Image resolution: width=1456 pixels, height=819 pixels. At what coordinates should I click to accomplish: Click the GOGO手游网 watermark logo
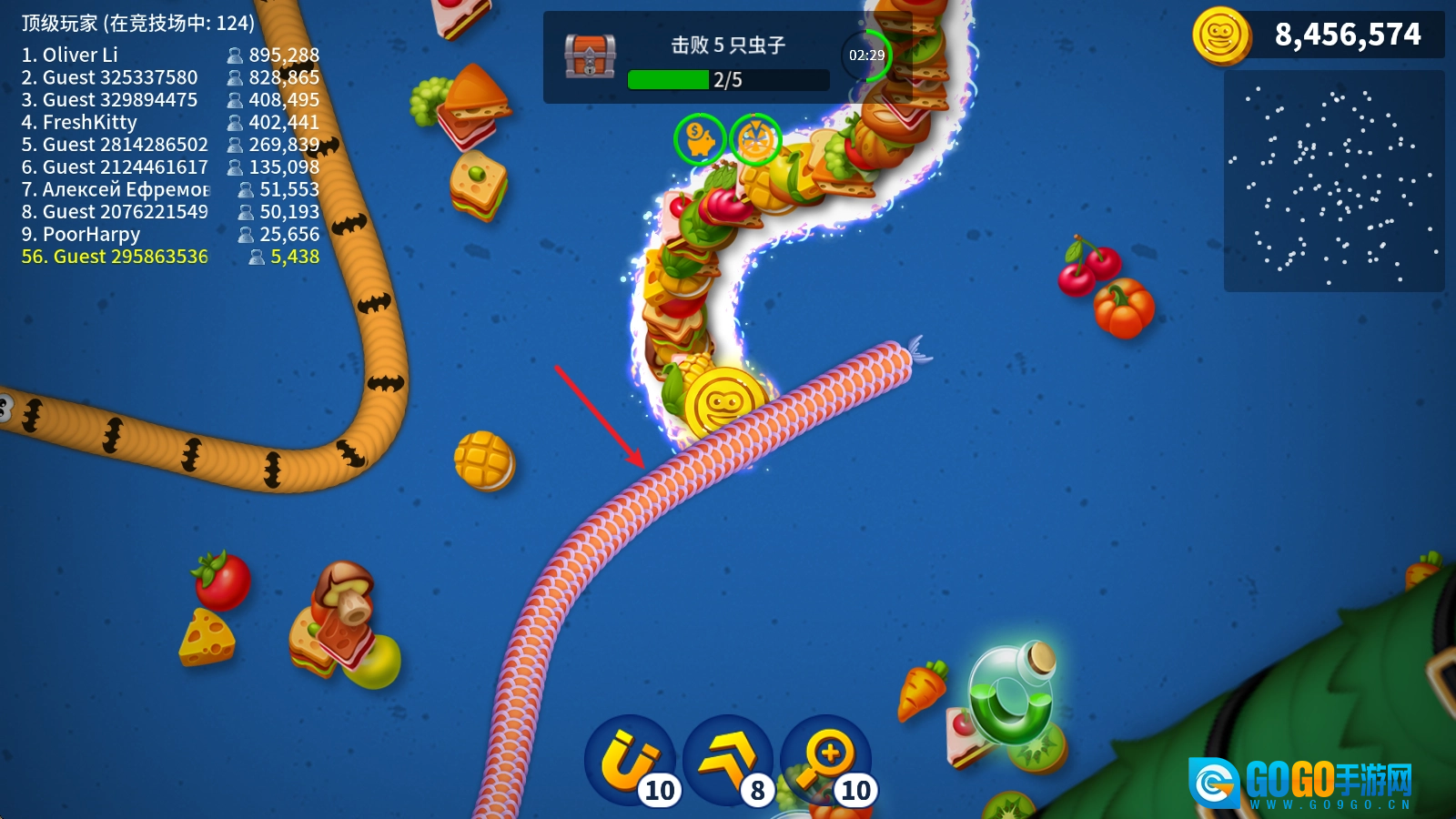[1303, 783]
